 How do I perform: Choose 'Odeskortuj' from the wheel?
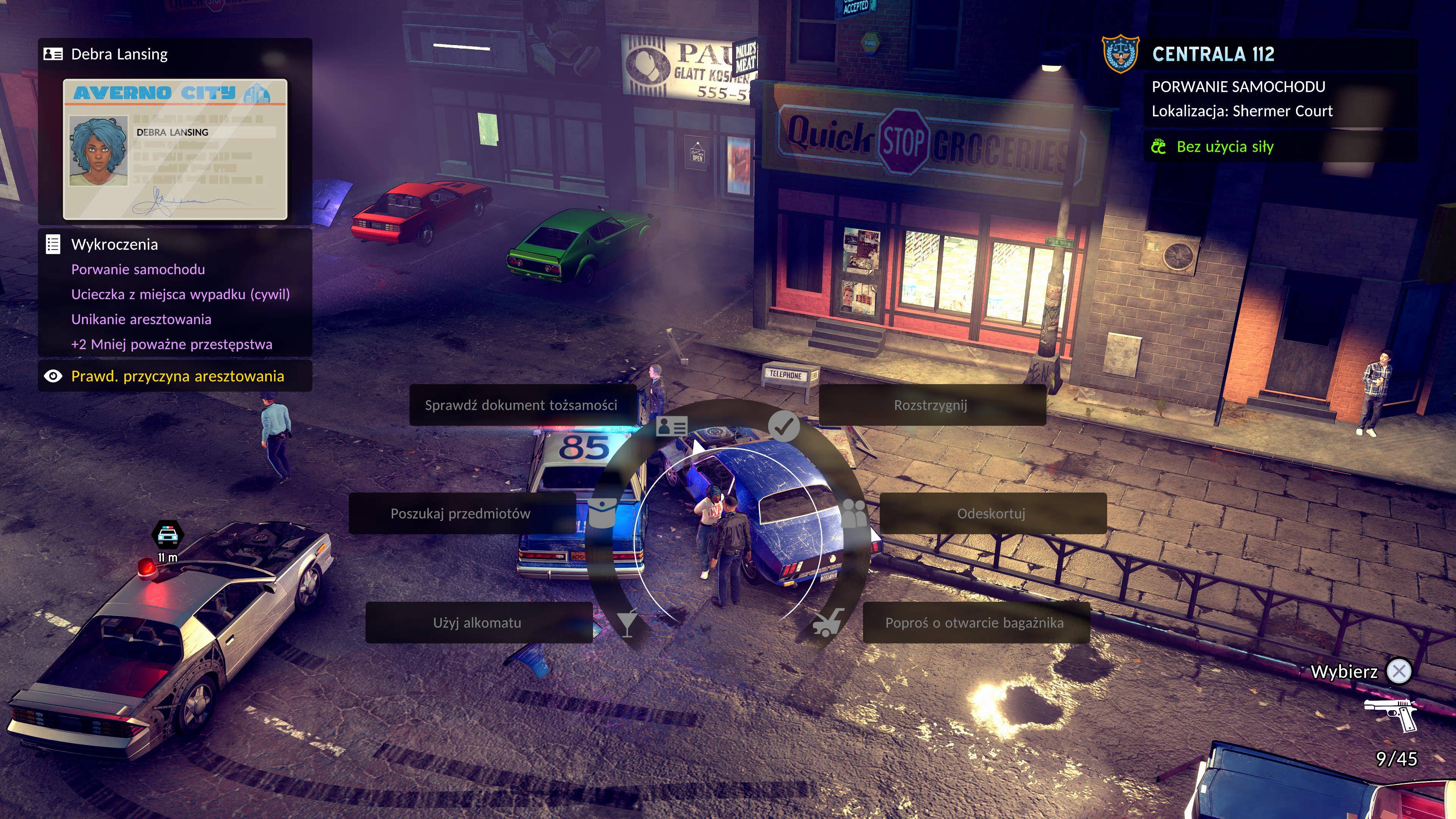click(992, 513)
